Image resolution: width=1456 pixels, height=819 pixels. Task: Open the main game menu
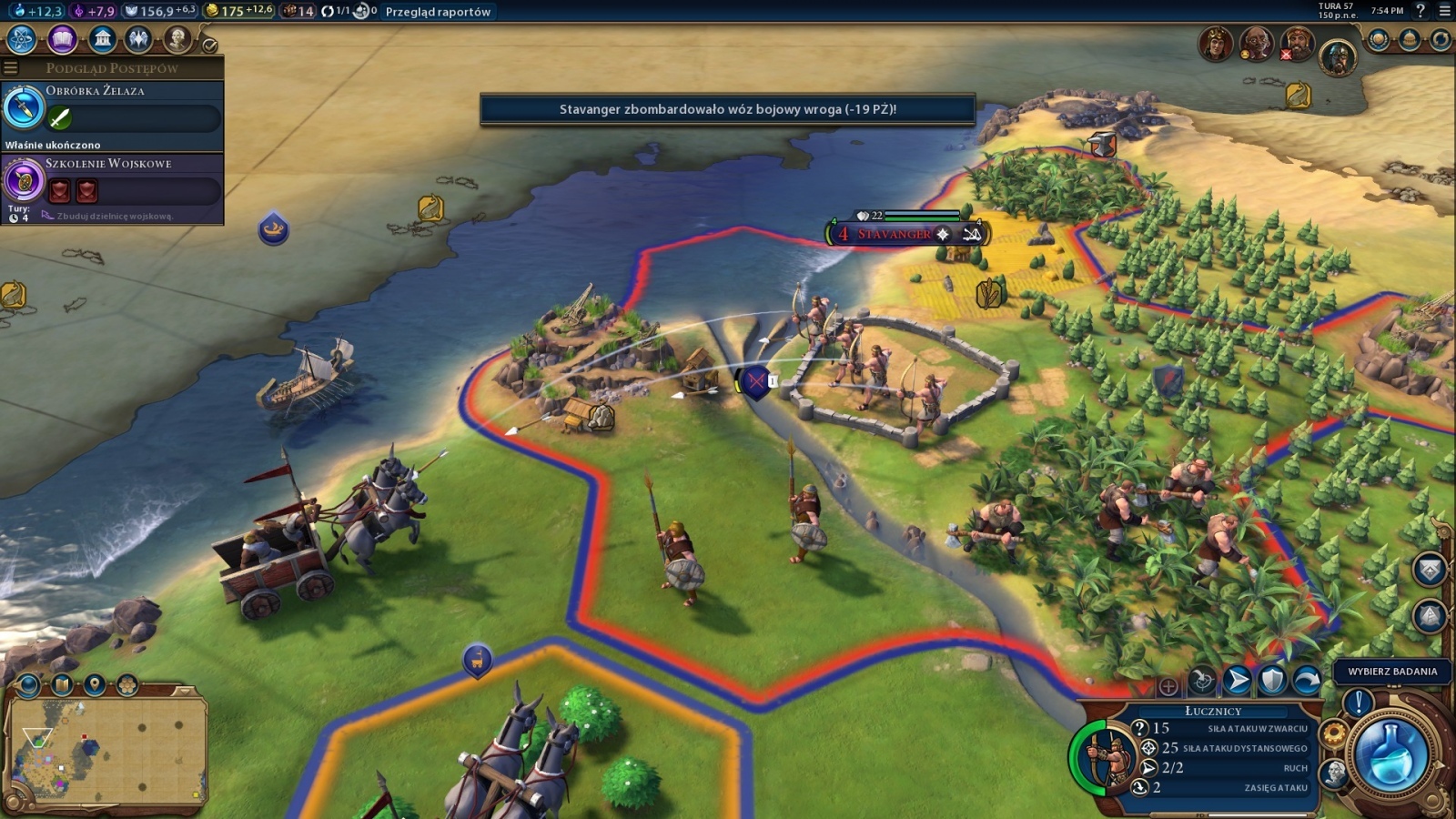tap(1444, 11)
